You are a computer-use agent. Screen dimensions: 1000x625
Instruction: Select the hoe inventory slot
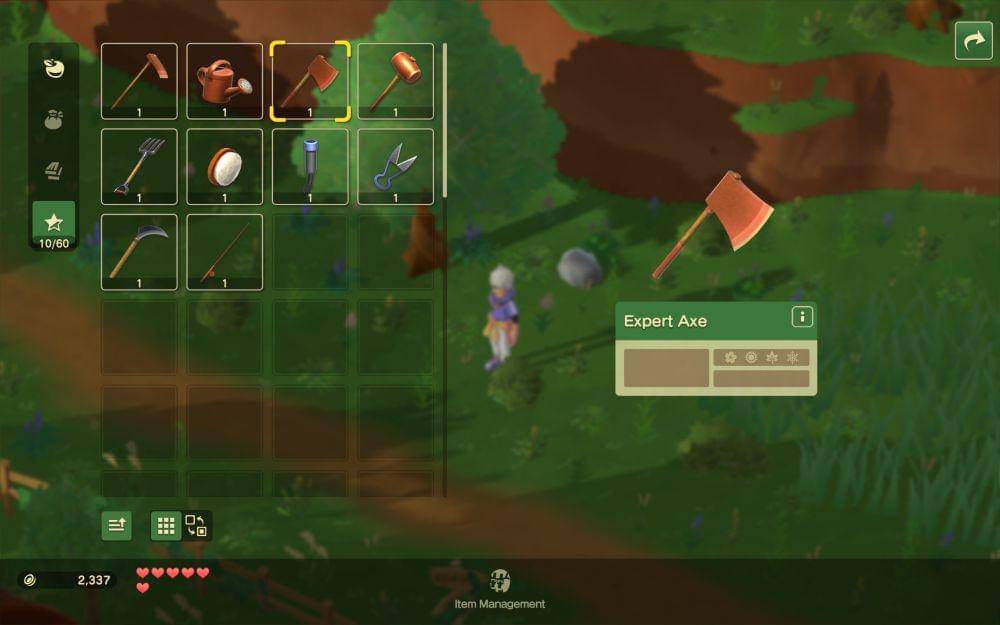(139, 81)
